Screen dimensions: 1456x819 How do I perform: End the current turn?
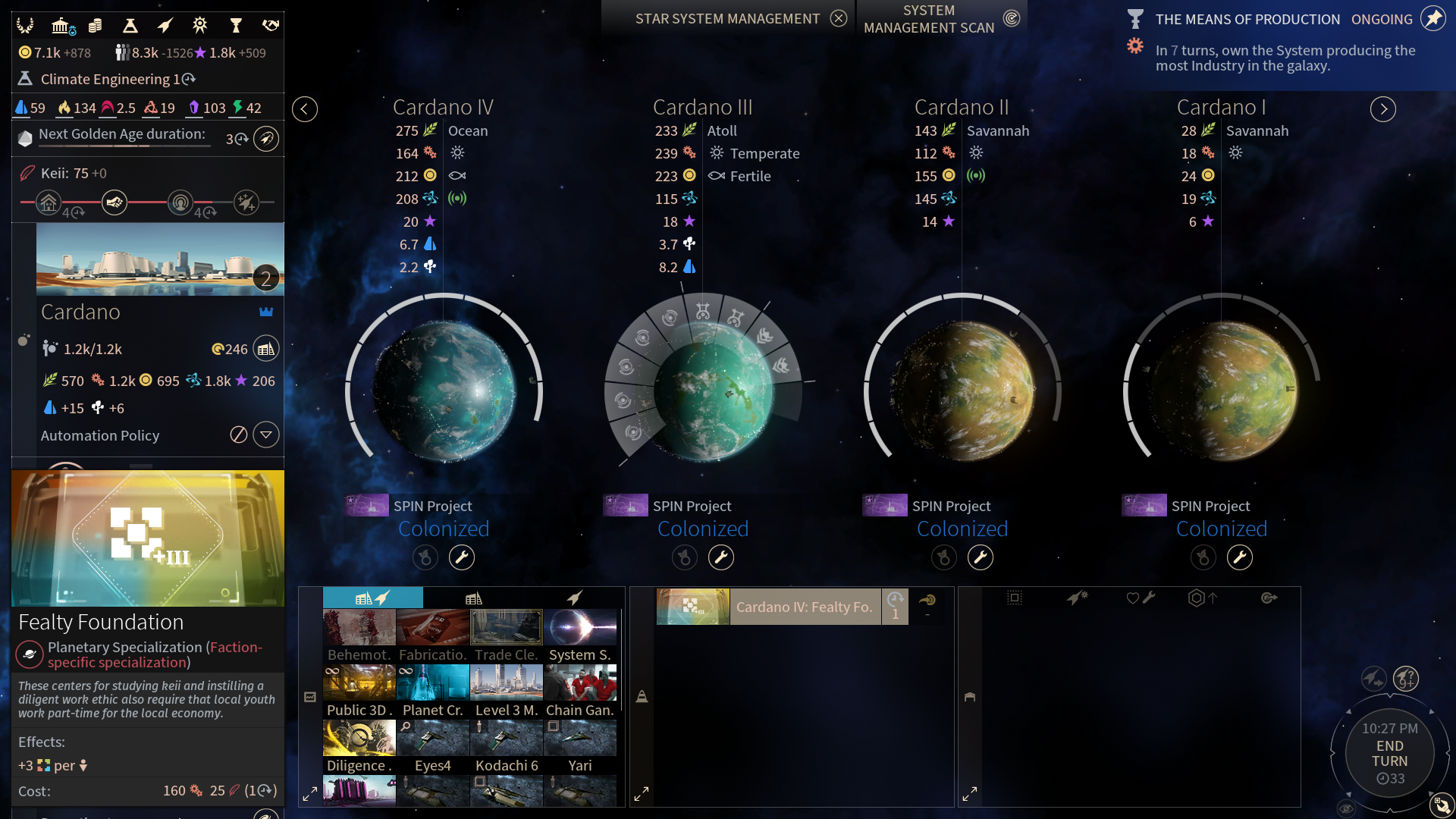[1389, 754]
